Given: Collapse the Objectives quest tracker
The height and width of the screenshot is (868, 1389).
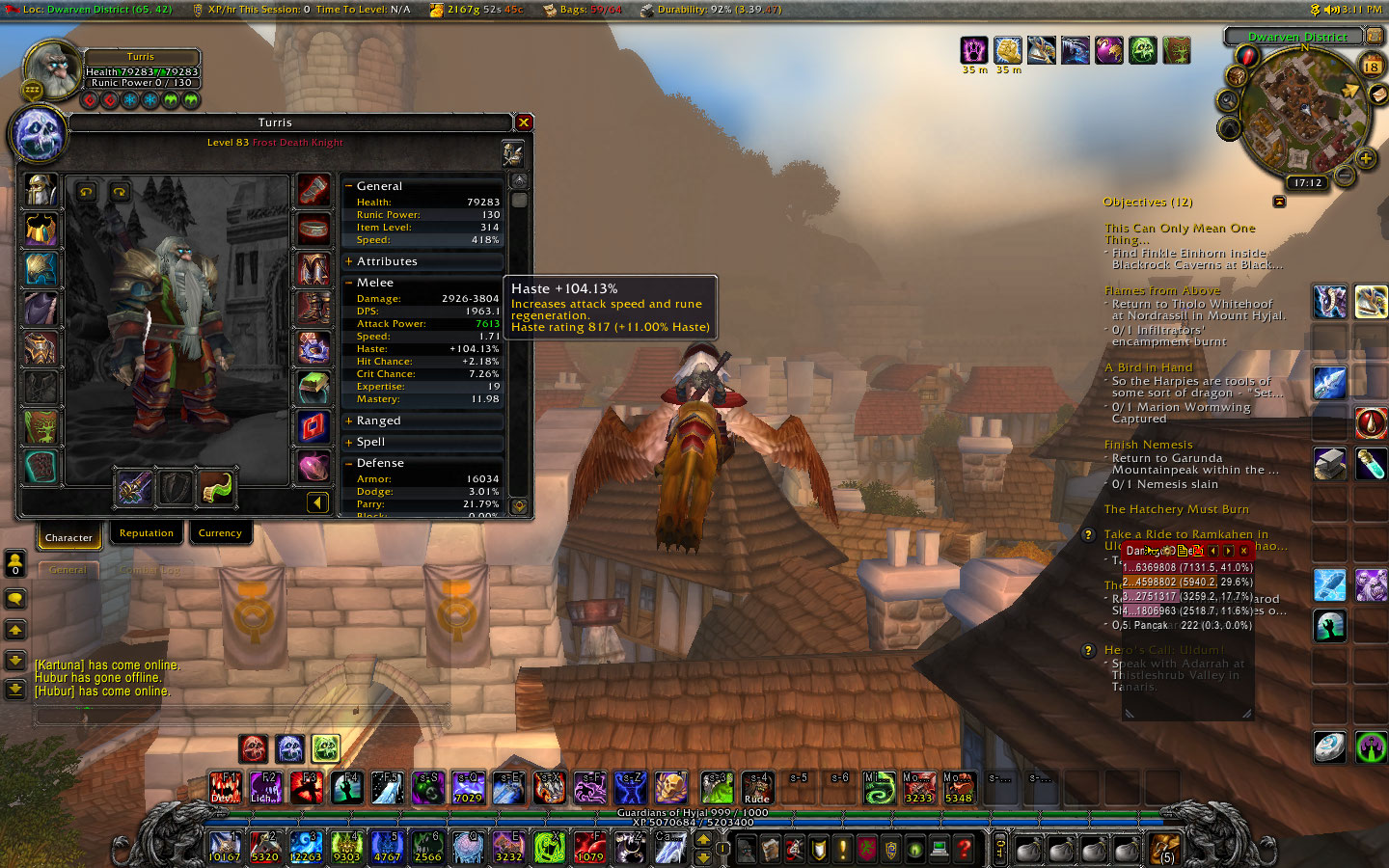Looking at the screenshot, I should point(1279,202).
